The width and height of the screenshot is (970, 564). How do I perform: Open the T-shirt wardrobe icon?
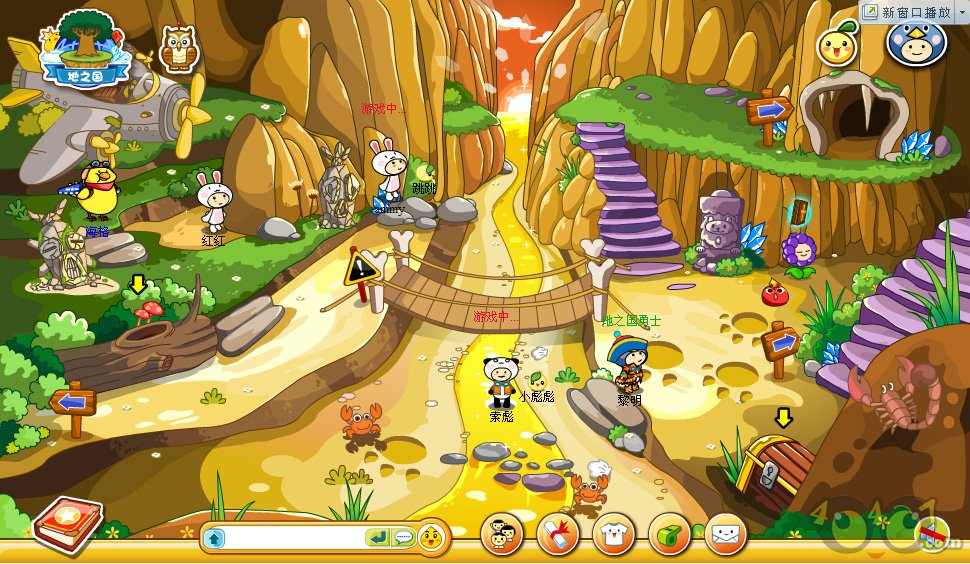(x=613, y=534)
